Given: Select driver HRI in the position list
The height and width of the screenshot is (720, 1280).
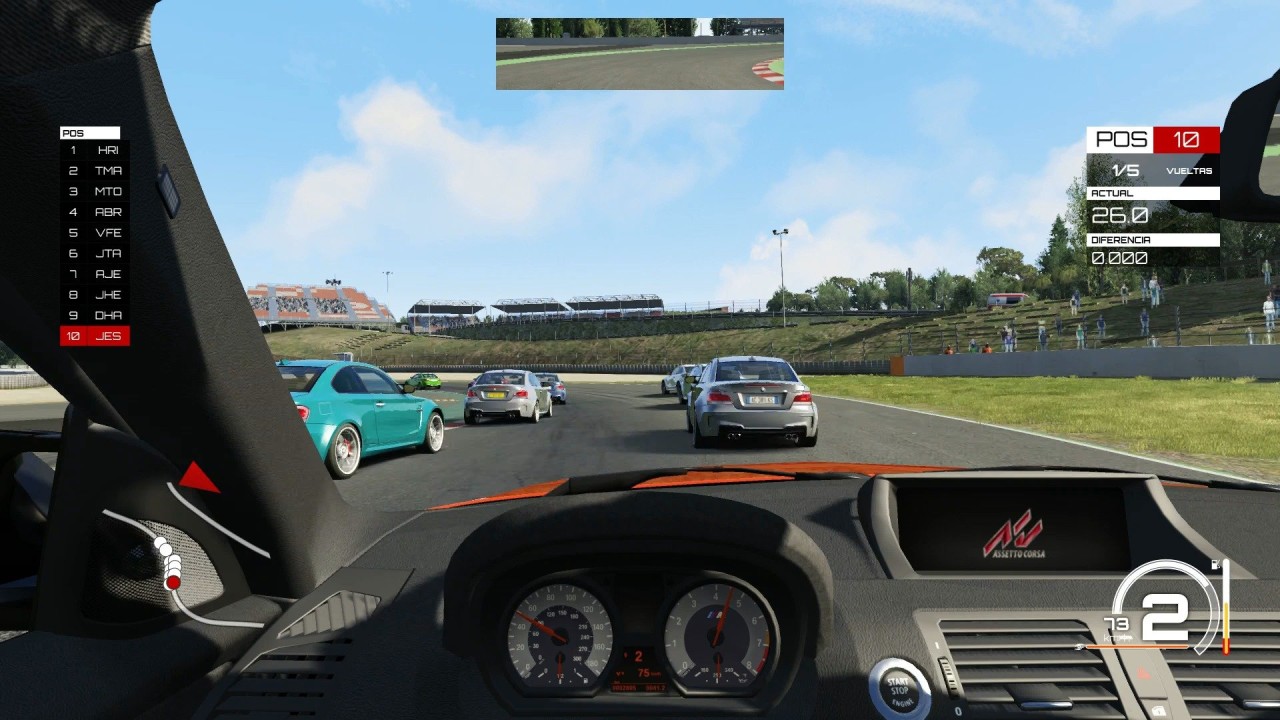Looking at the screenshot, I should 95,150.
